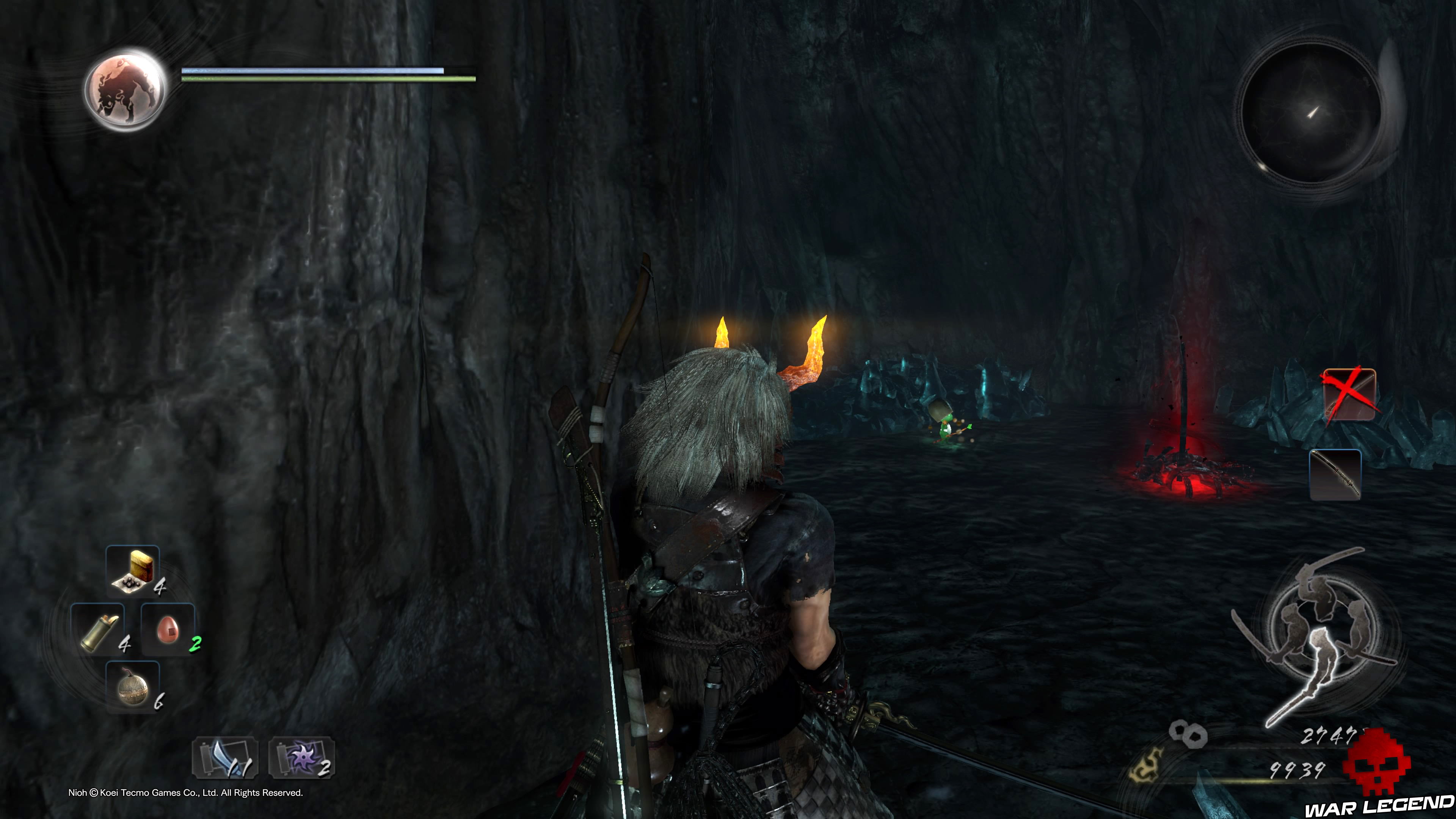Select the red egg-shaped stone item
The width and height of the screenshot is (1456, 819).
pyautogui.click(x=168, y=630)
